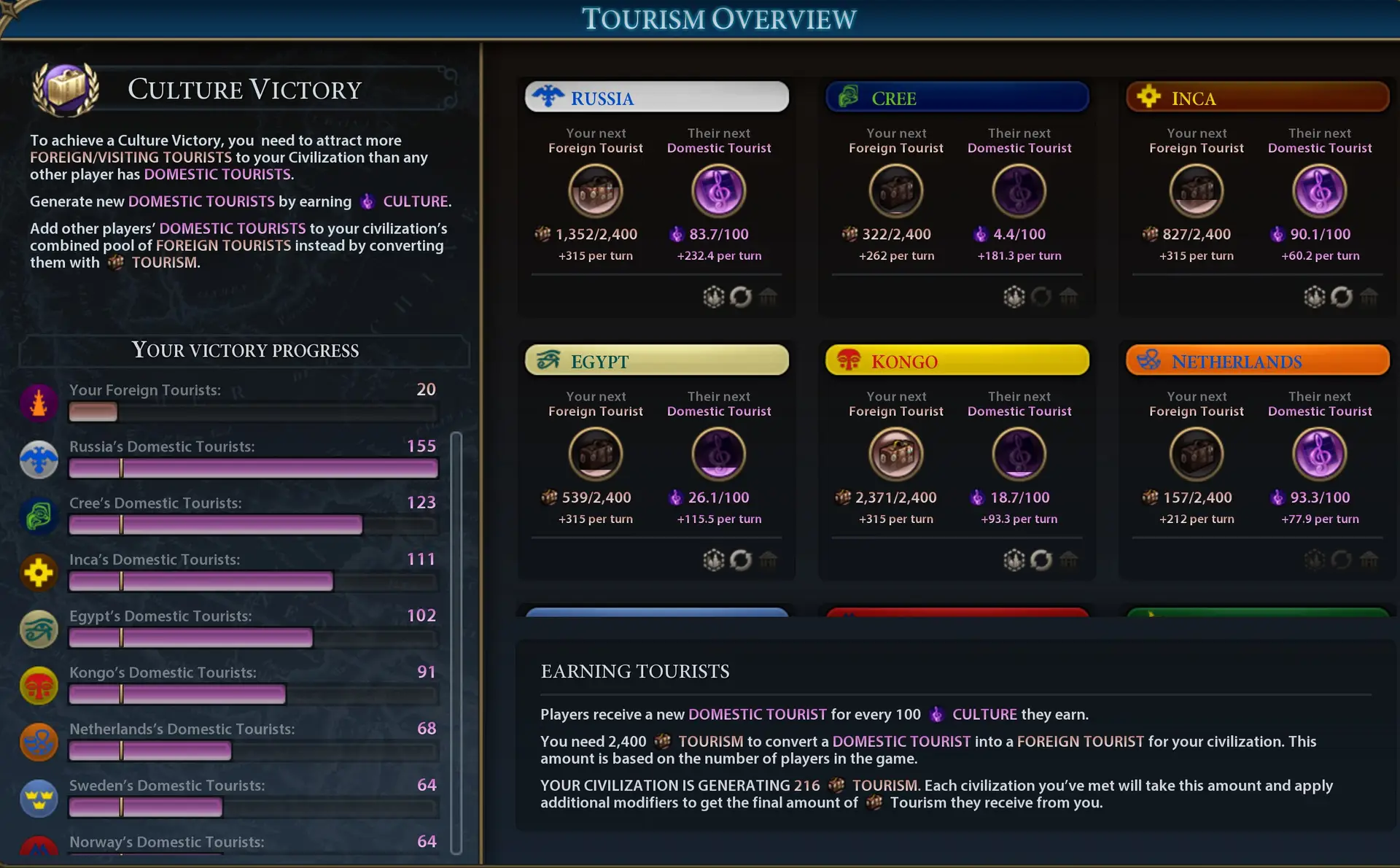Viewport: 1400px width, 868px height.
Task: Click Kongo's Foreign Tourist suitcase icon
Action: 896,454
